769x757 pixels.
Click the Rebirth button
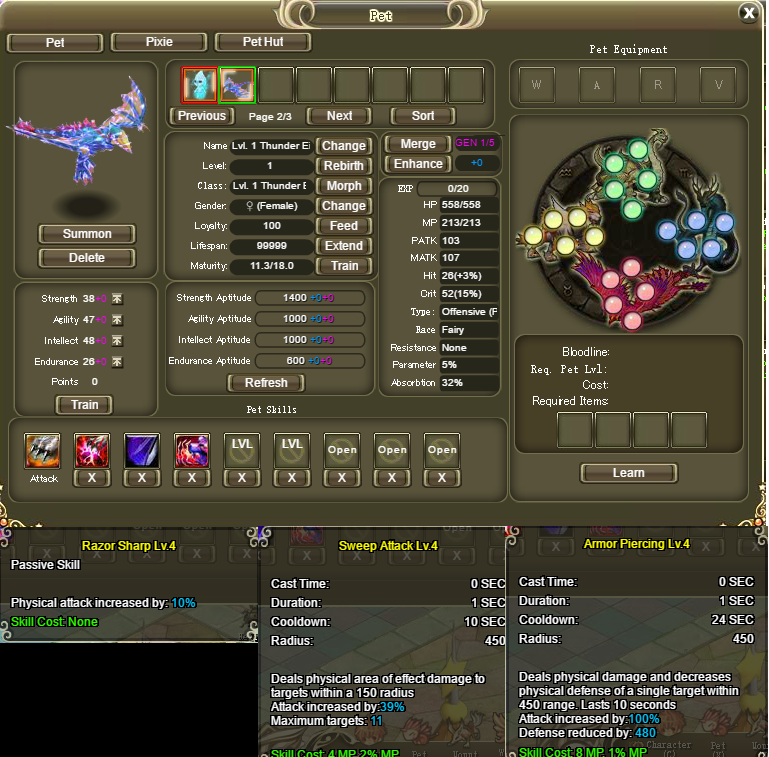pos(344,166)
